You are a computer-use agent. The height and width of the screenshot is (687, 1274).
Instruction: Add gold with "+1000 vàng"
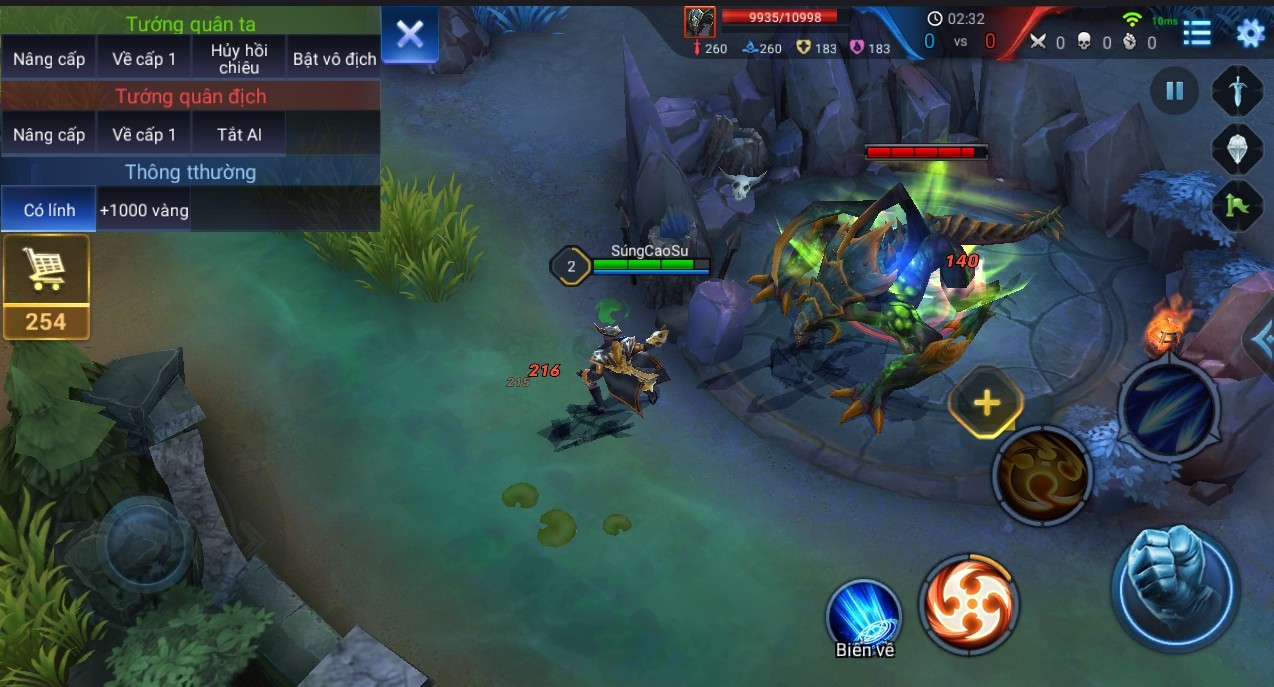coord(144,210)
